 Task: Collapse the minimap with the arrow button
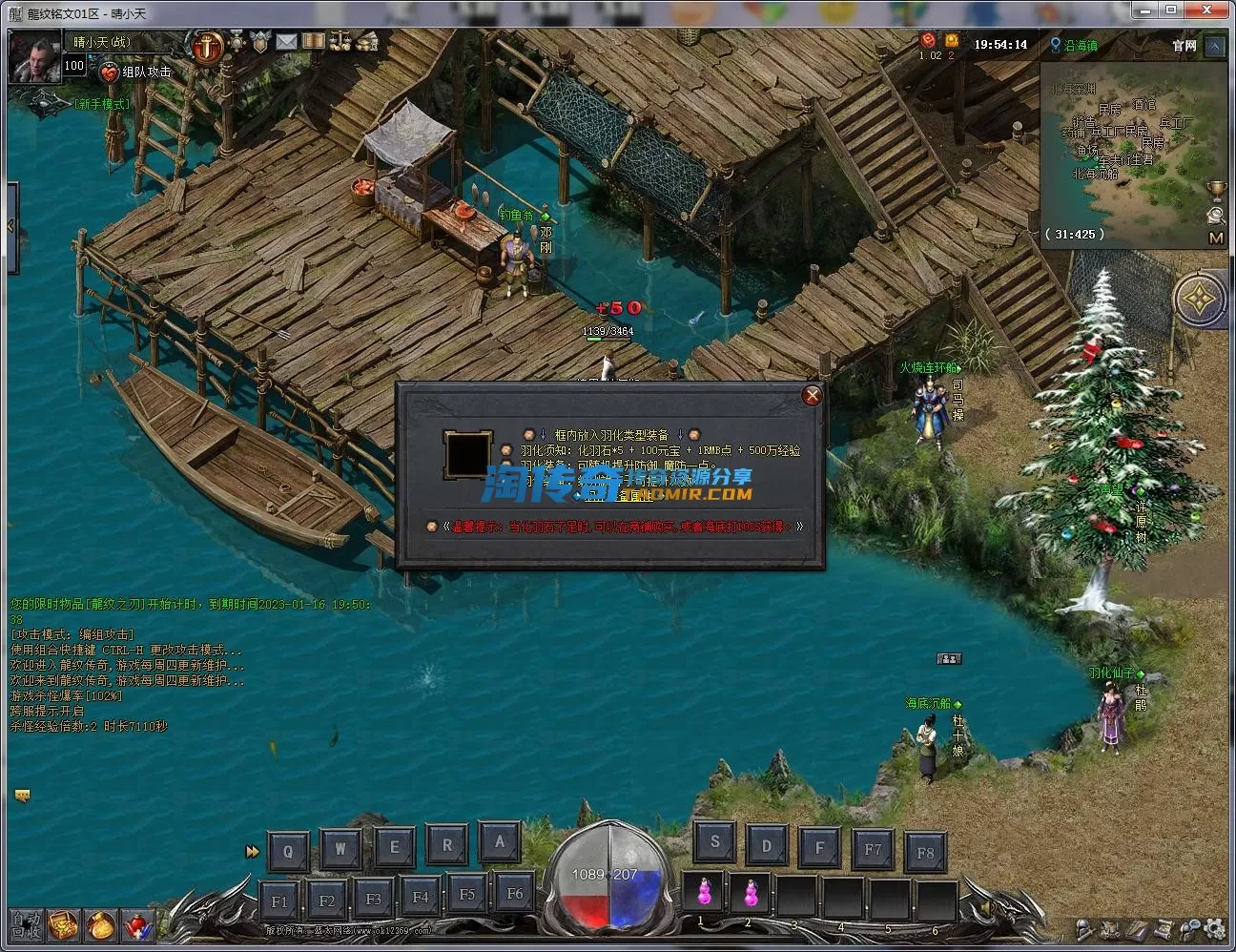click(1215, 46)
